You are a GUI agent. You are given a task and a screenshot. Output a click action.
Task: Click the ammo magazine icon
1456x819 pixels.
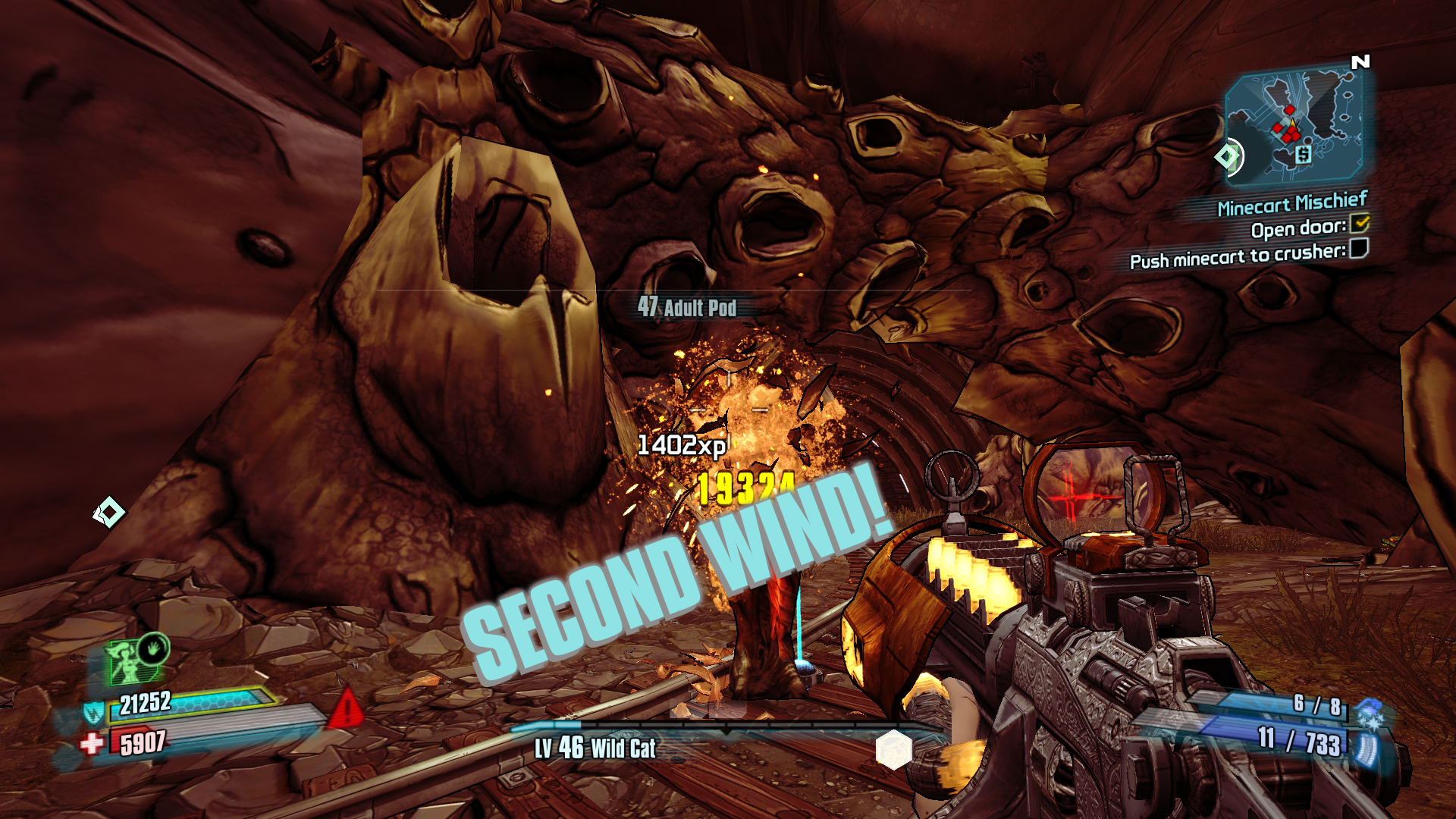pos(1366,749)
